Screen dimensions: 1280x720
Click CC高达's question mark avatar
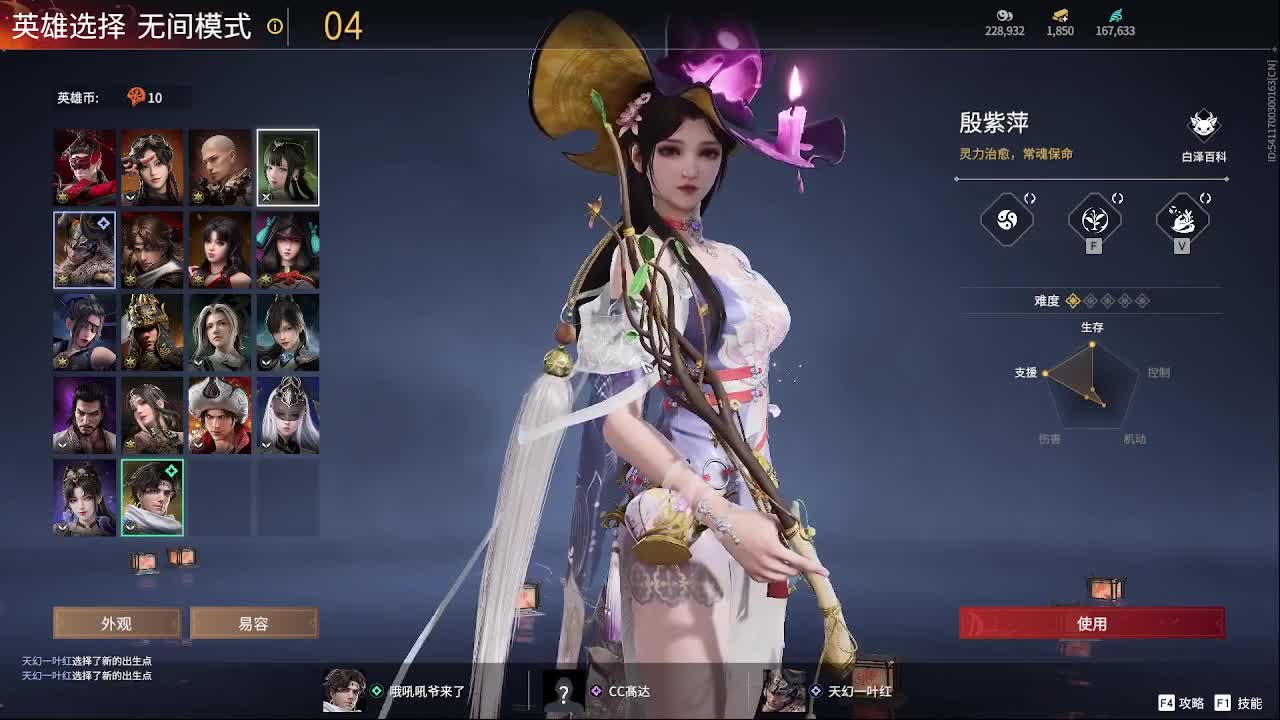(x=562, y=691)
